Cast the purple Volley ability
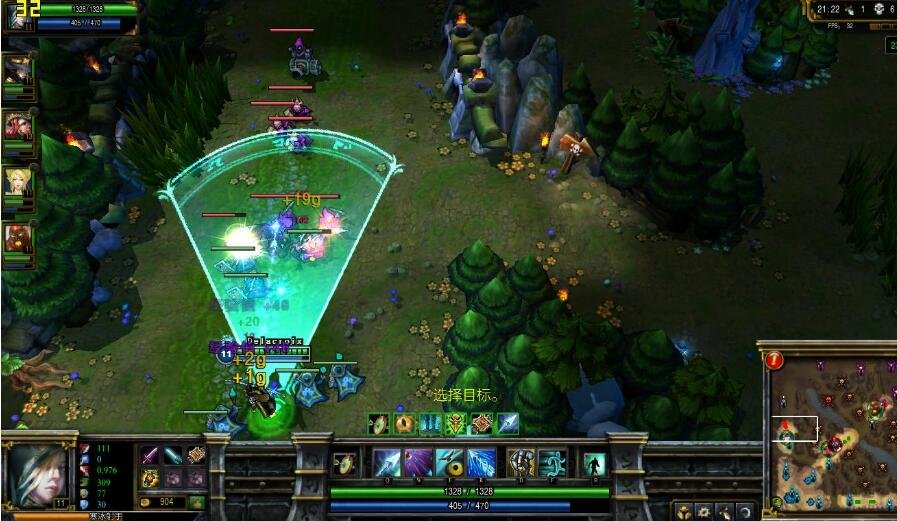The height and width of the screenshot is (521, 897). (418, 463)
